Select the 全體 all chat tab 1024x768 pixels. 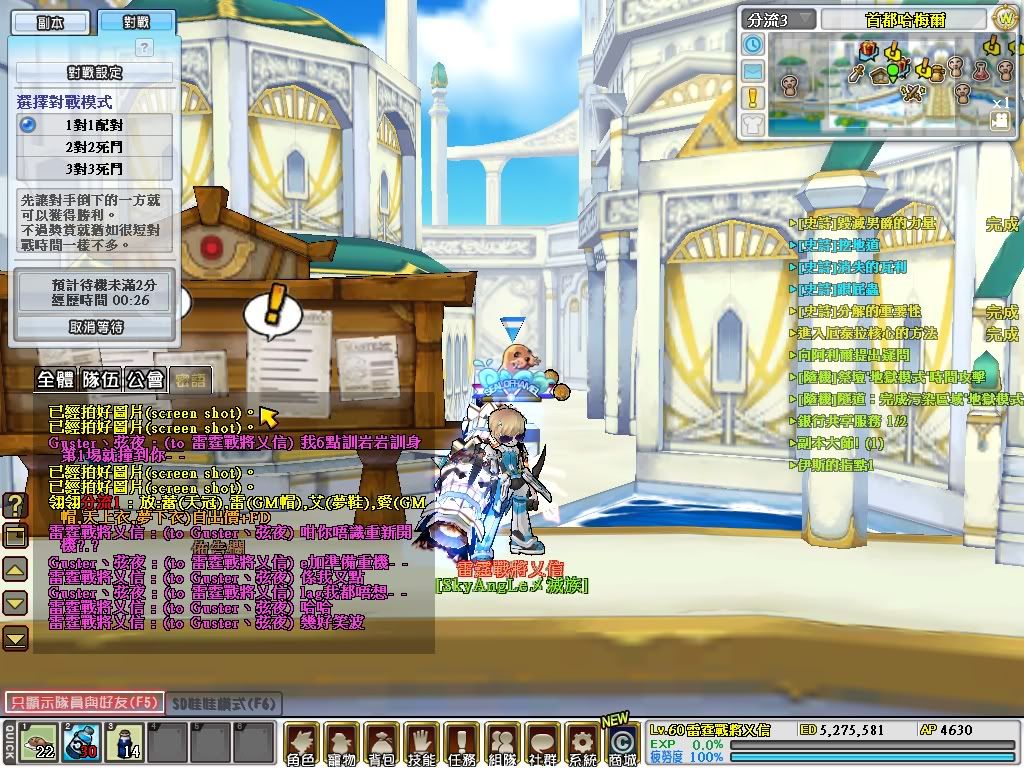(56, 380)
